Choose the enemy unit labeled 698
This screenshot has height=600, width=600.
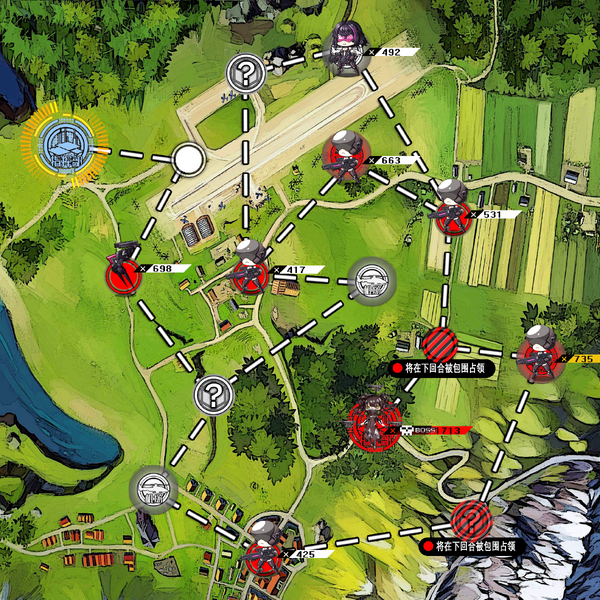(124, 269)
